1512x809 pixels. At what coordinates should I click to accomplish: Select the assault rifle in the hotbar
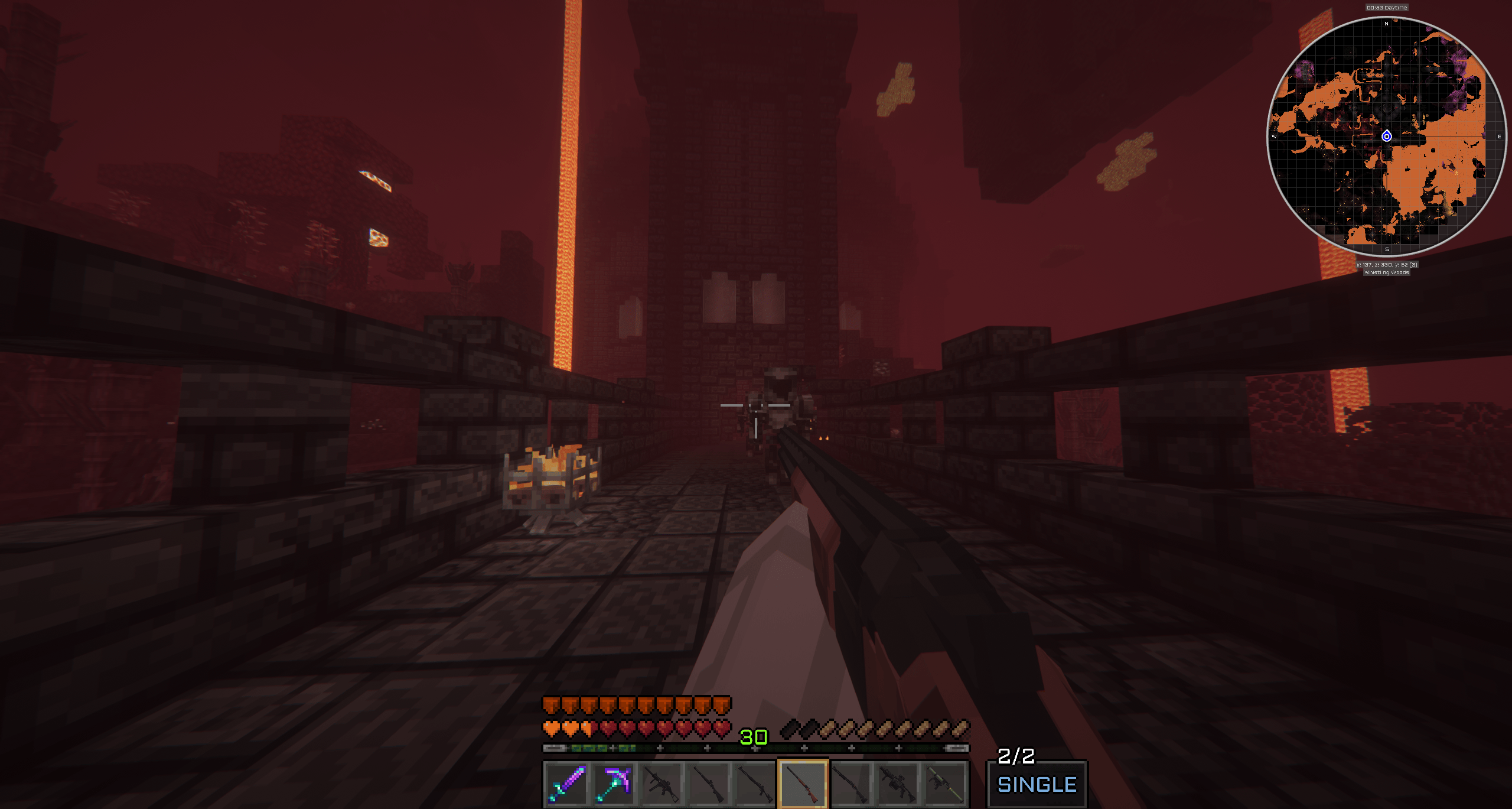[660, 783]
